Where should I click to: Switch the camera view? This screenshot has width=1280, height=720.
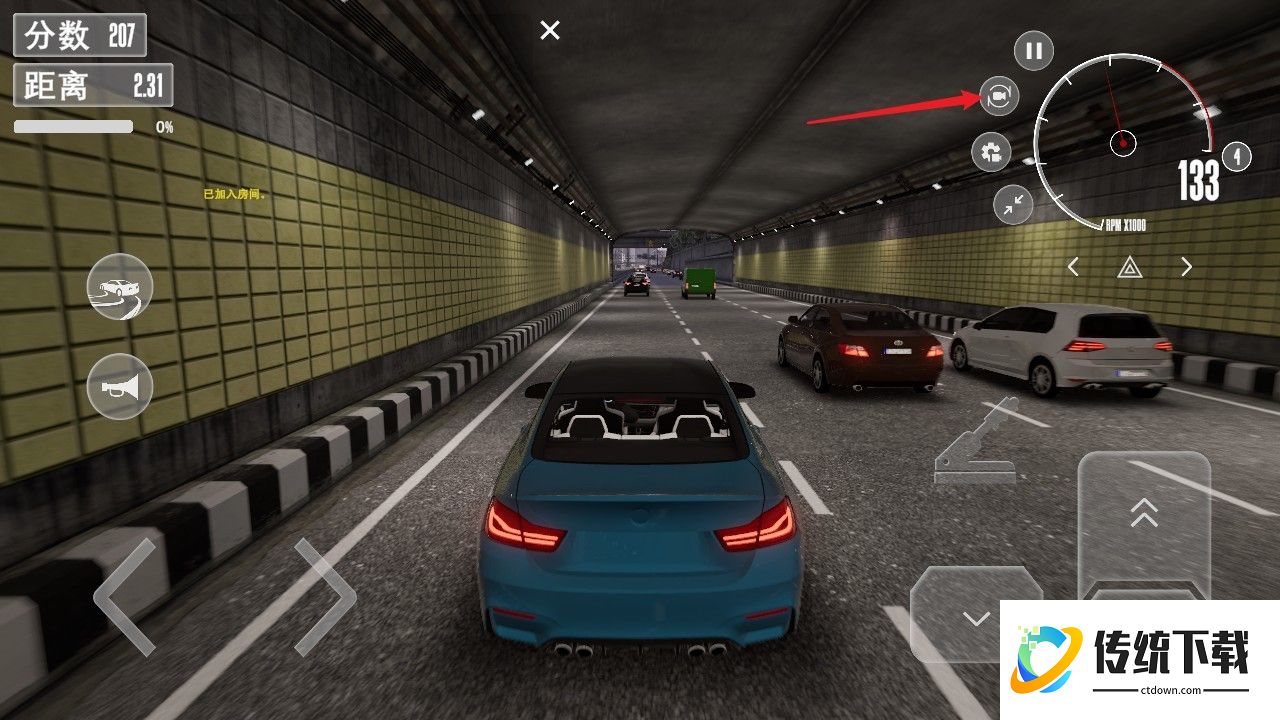pyautogui.click(x=998, y=96)
